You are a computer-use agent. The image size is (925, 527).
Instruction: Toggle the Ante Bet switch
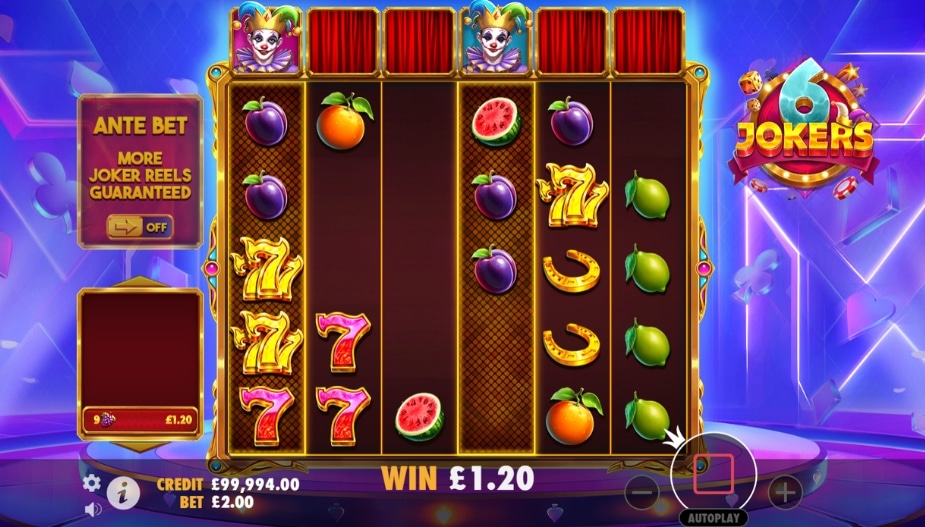coord(139,226)
